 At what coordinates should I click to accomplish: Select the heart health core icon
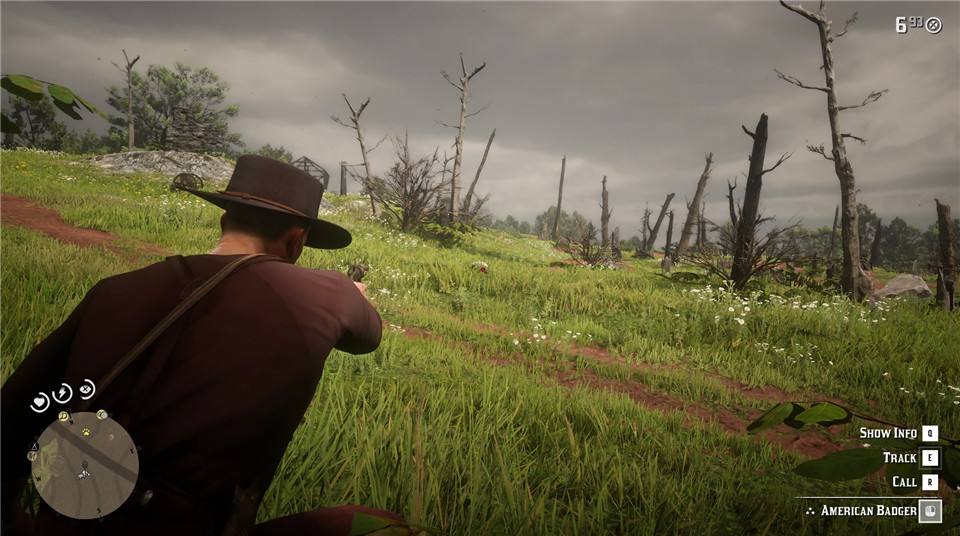pyautogui.click(x=40, y=402)
